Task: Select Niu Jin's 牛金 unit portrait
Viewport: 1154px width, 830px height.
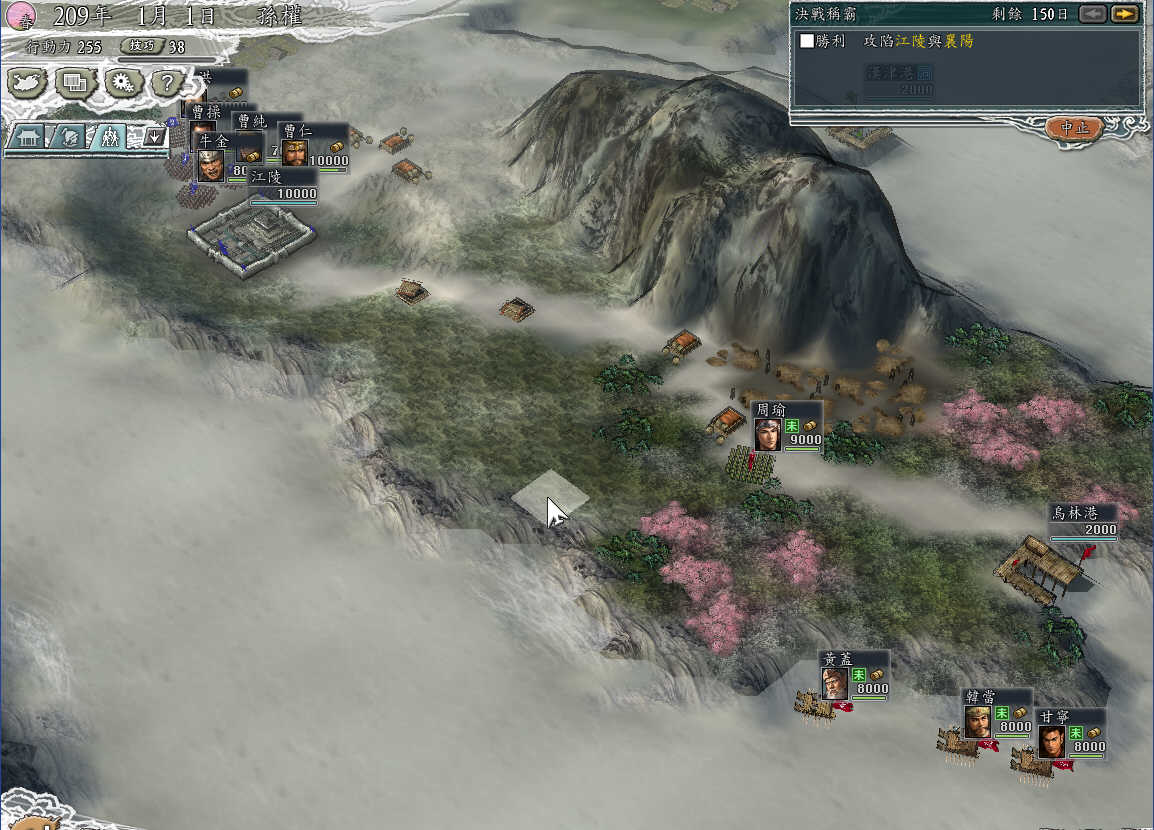Action: (210, 164)
